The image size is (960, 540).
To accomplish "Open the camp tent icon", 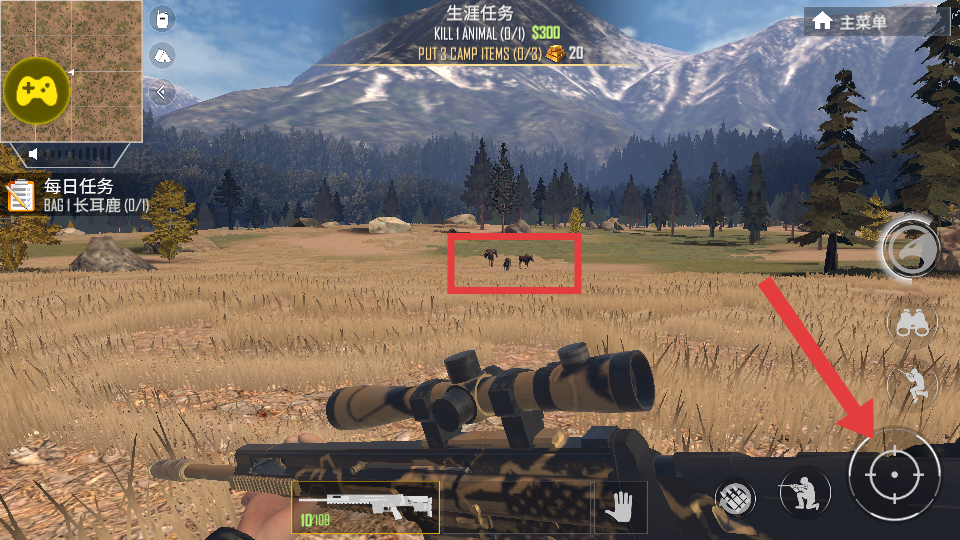I will point(162,56).
